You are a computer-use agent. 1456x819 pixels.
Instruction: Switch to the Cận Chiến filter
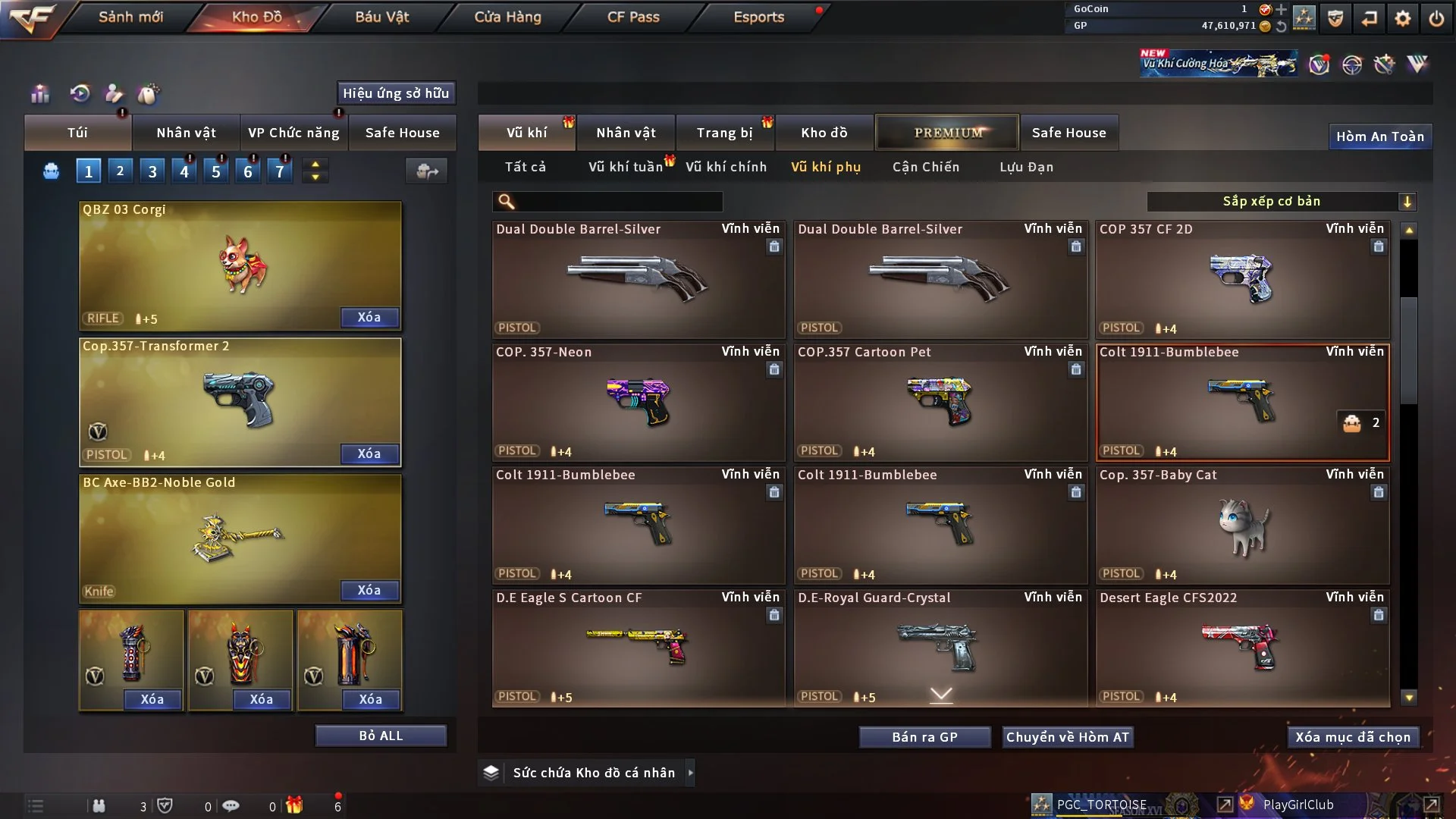tap(926, 167)
